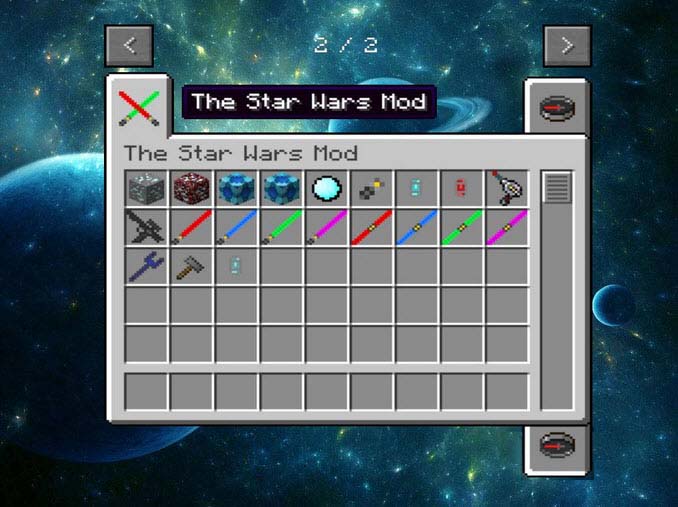The height and width of the screenshot is (507, 678).
Task: Pick the gray ore block
Action: pyautogui.click(x=146, y=187)
